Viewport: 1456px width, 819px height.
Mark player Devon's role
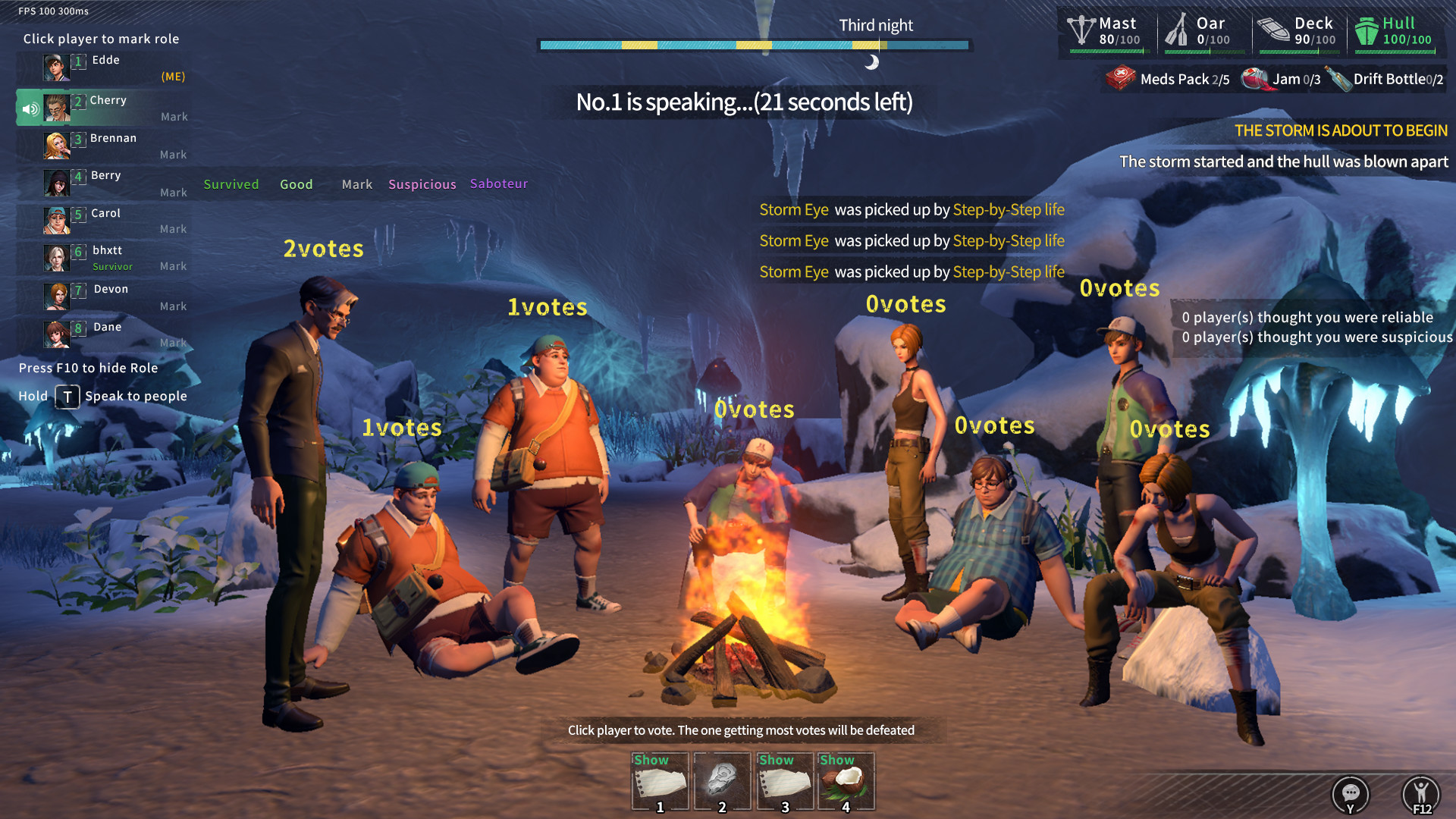pos(173,306)
